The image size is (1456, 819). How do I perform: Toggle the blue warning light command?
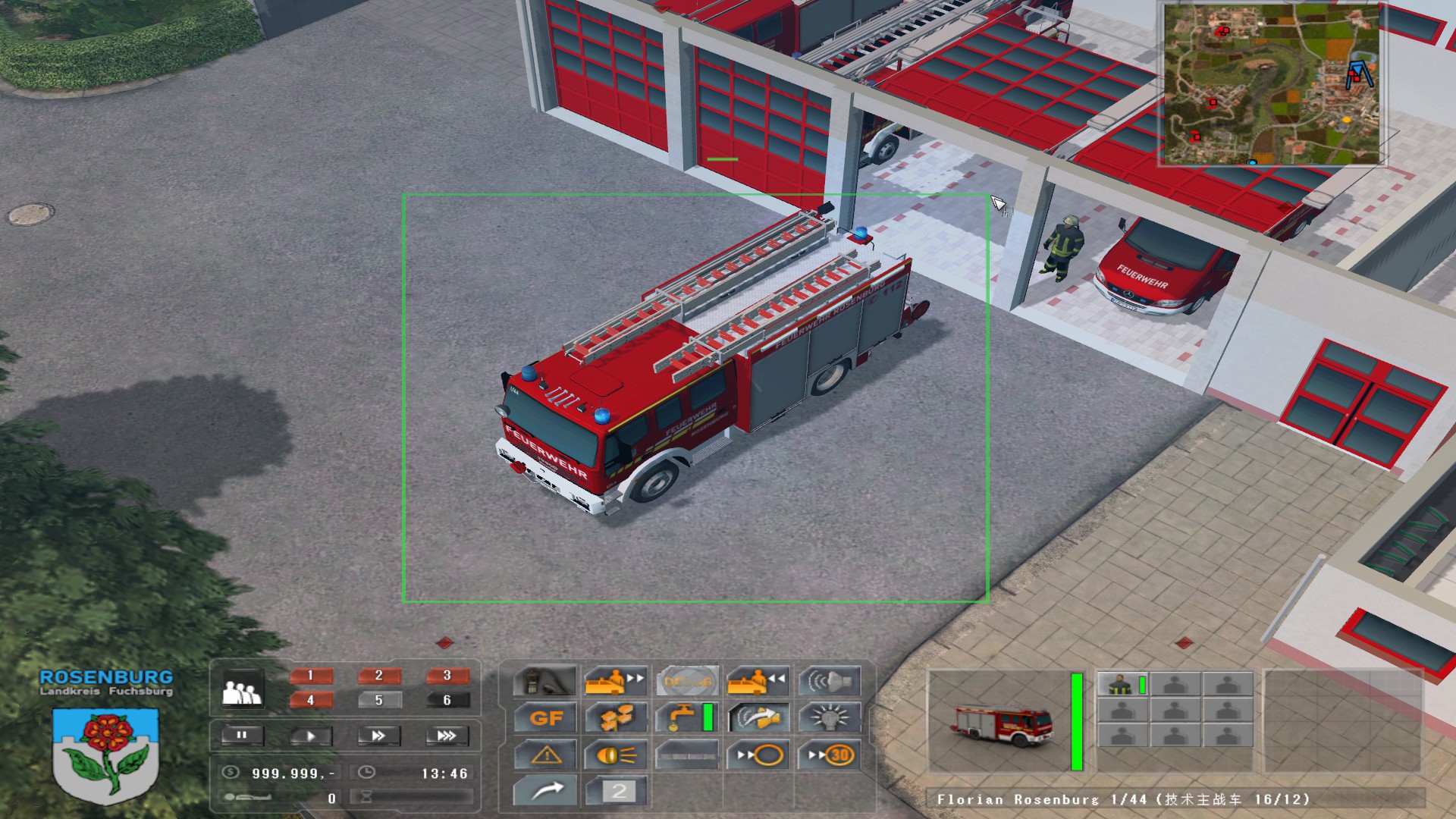[830, 717]
